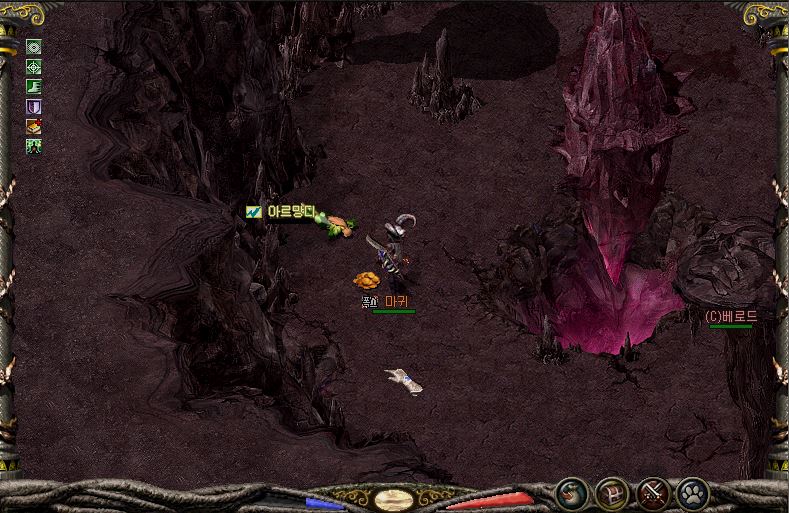Select the crosshair target buff icon
789x513 pixels.
33,66
